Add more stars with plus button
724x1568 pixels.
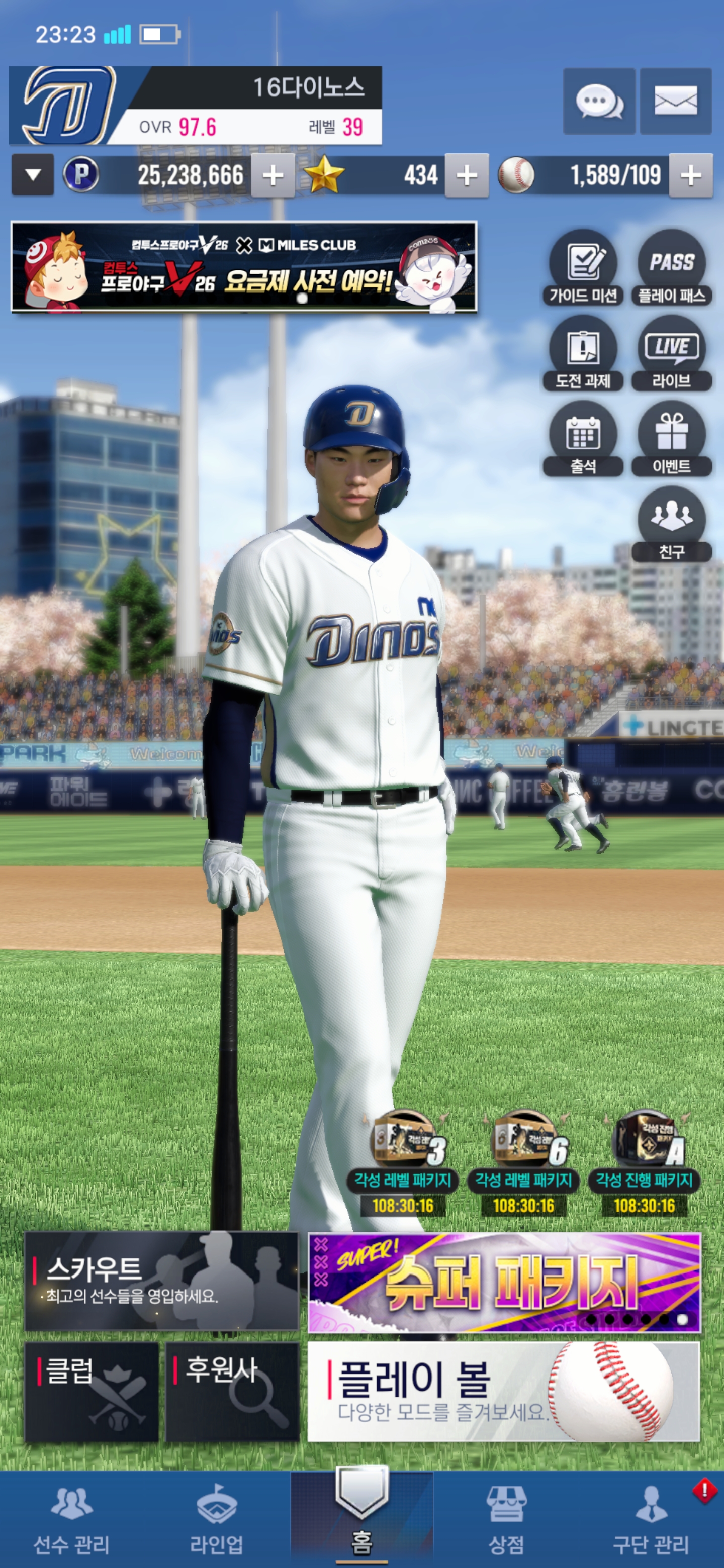[x=467, y=176]
